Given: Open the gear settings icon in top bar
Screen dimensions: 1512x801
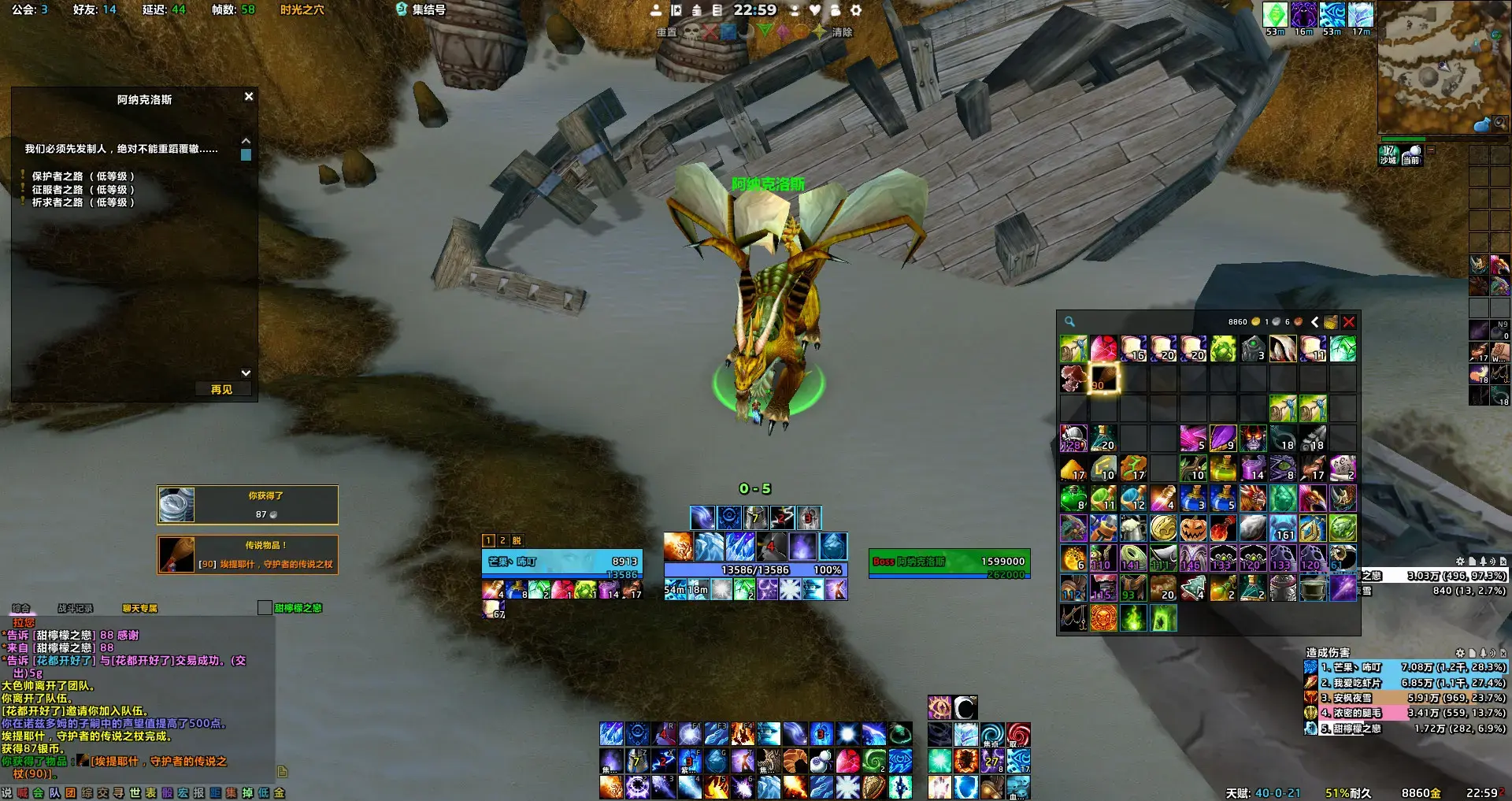Looking at the screenshot, I should click(856, 10).
